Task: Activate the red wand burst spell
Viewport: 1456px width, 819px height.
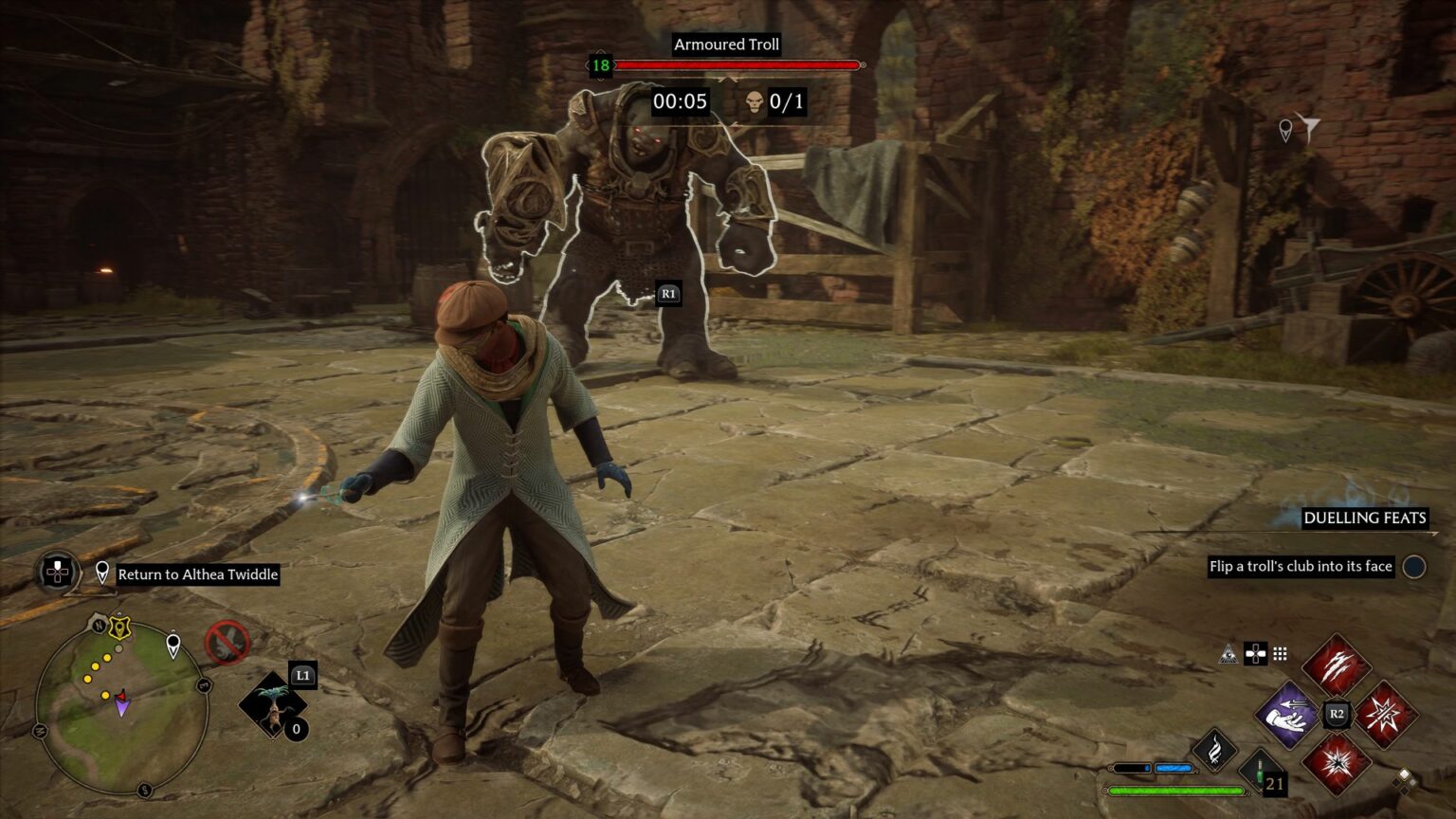Action: (x=1386, y=714)
